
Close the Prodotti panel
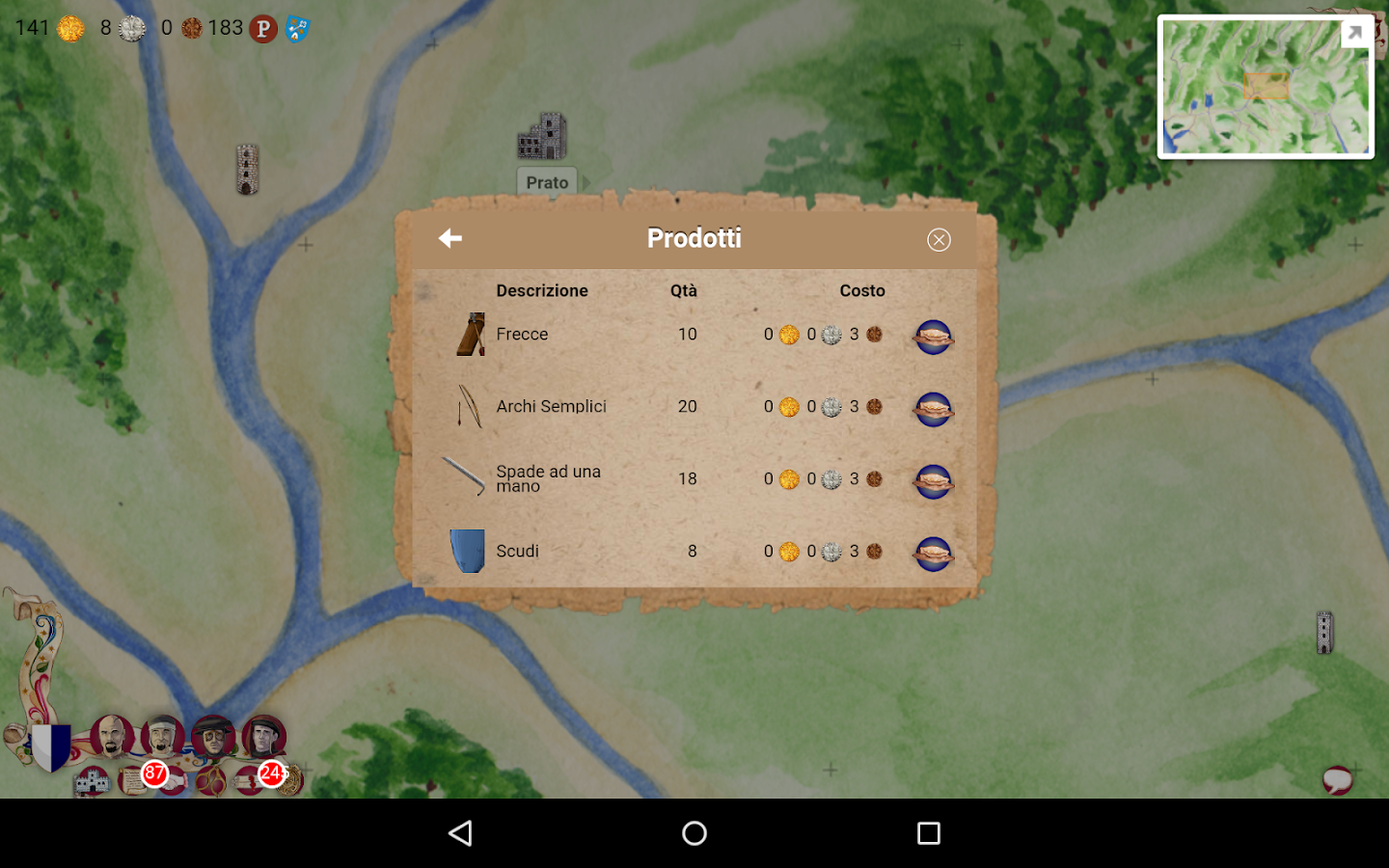(x=939, y=240)
